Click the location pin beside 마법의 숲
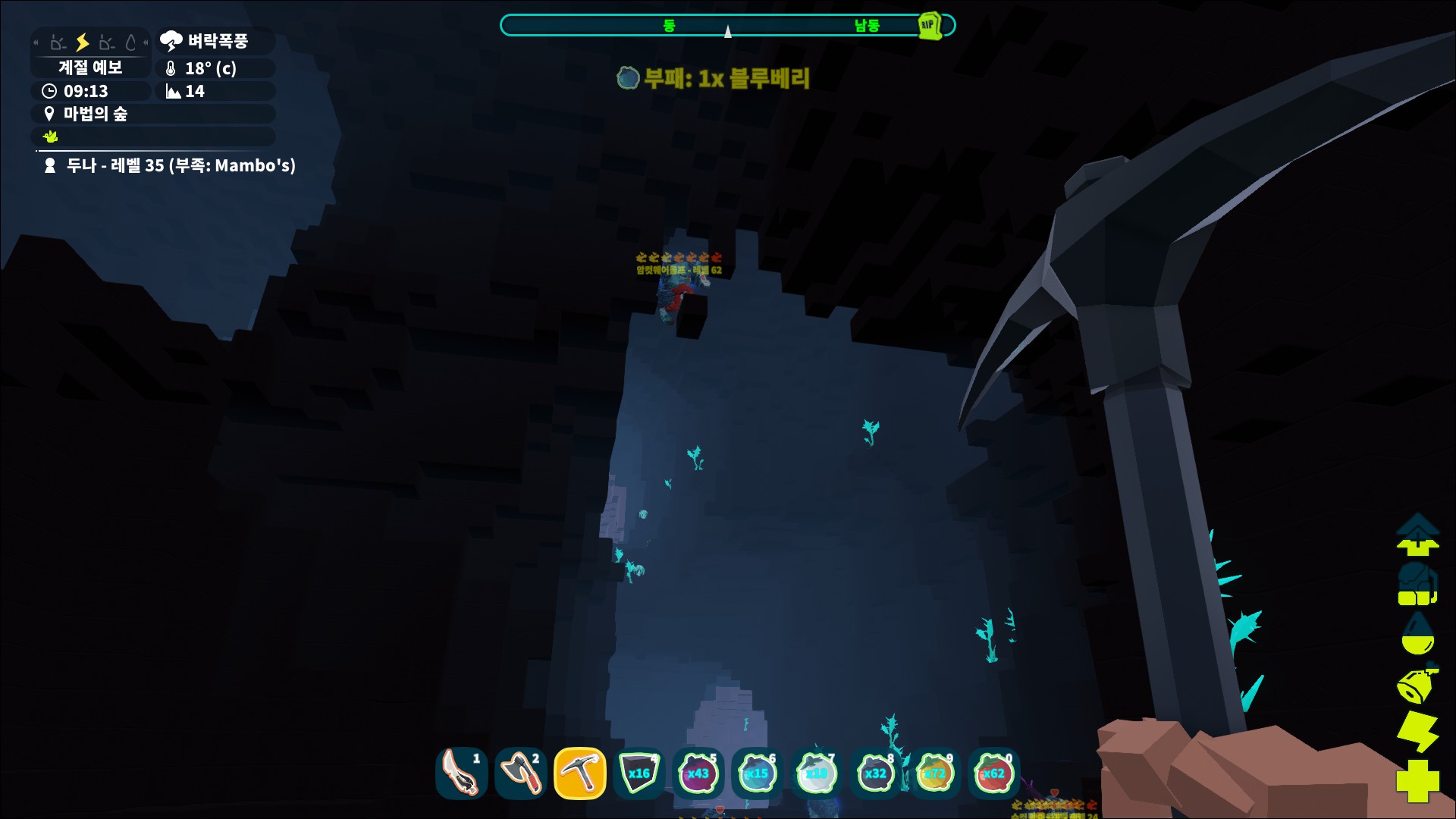Viewport: 1456px width, 819px height. pyautogui.click(x=49, y=114)
